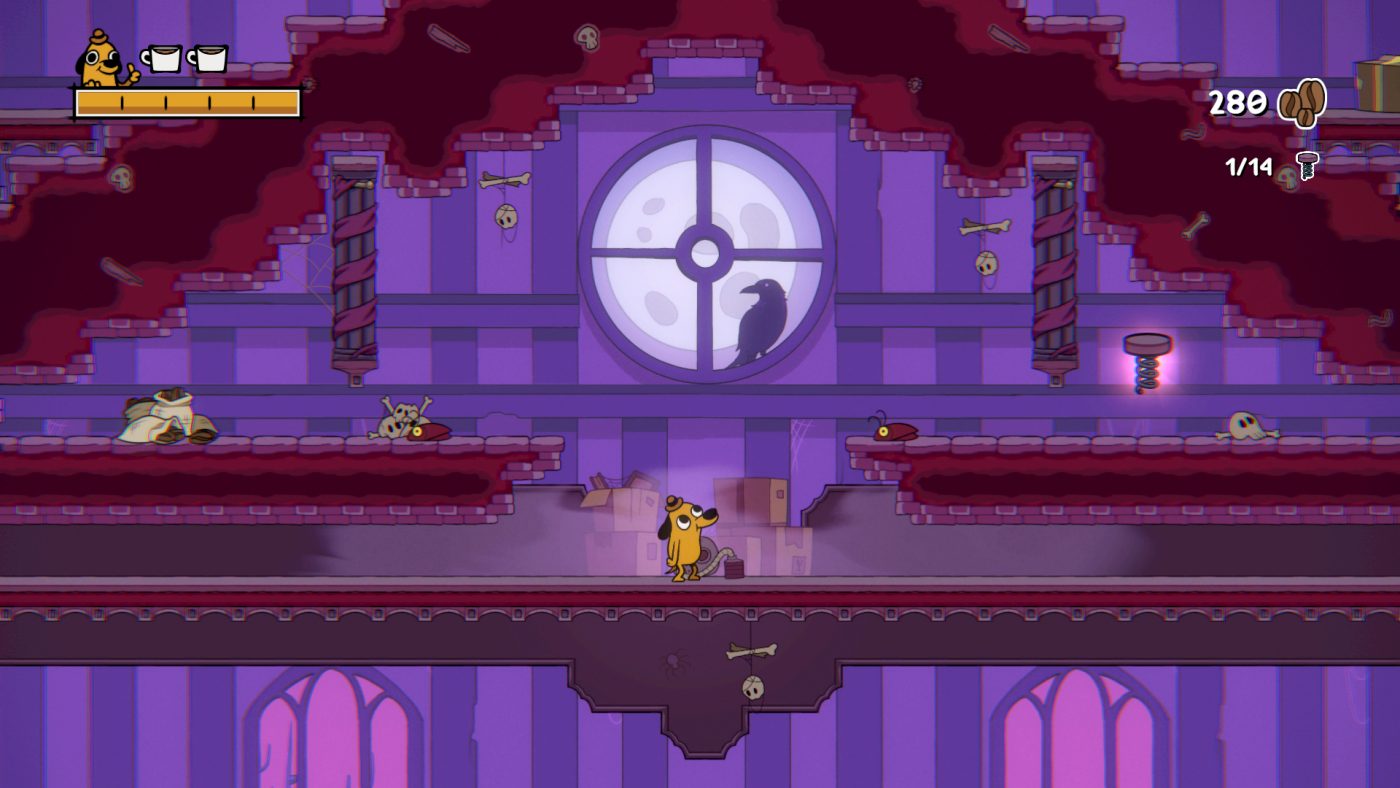1400x788 pixels.
Task: Click the yellow health meter bar
Action: (x=185, y=99)
